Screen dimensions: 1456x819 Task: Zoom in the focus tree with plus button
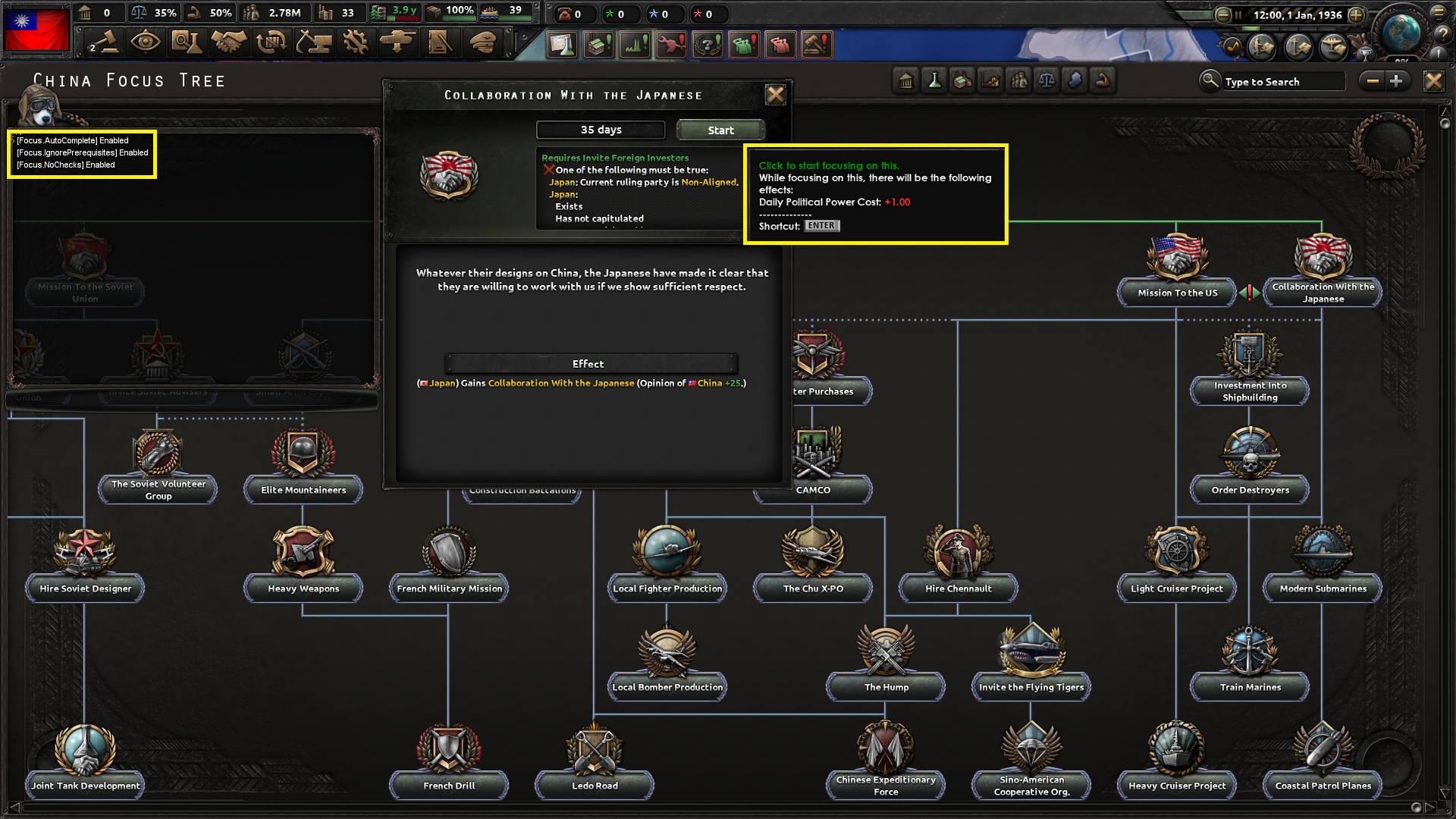1398,80
